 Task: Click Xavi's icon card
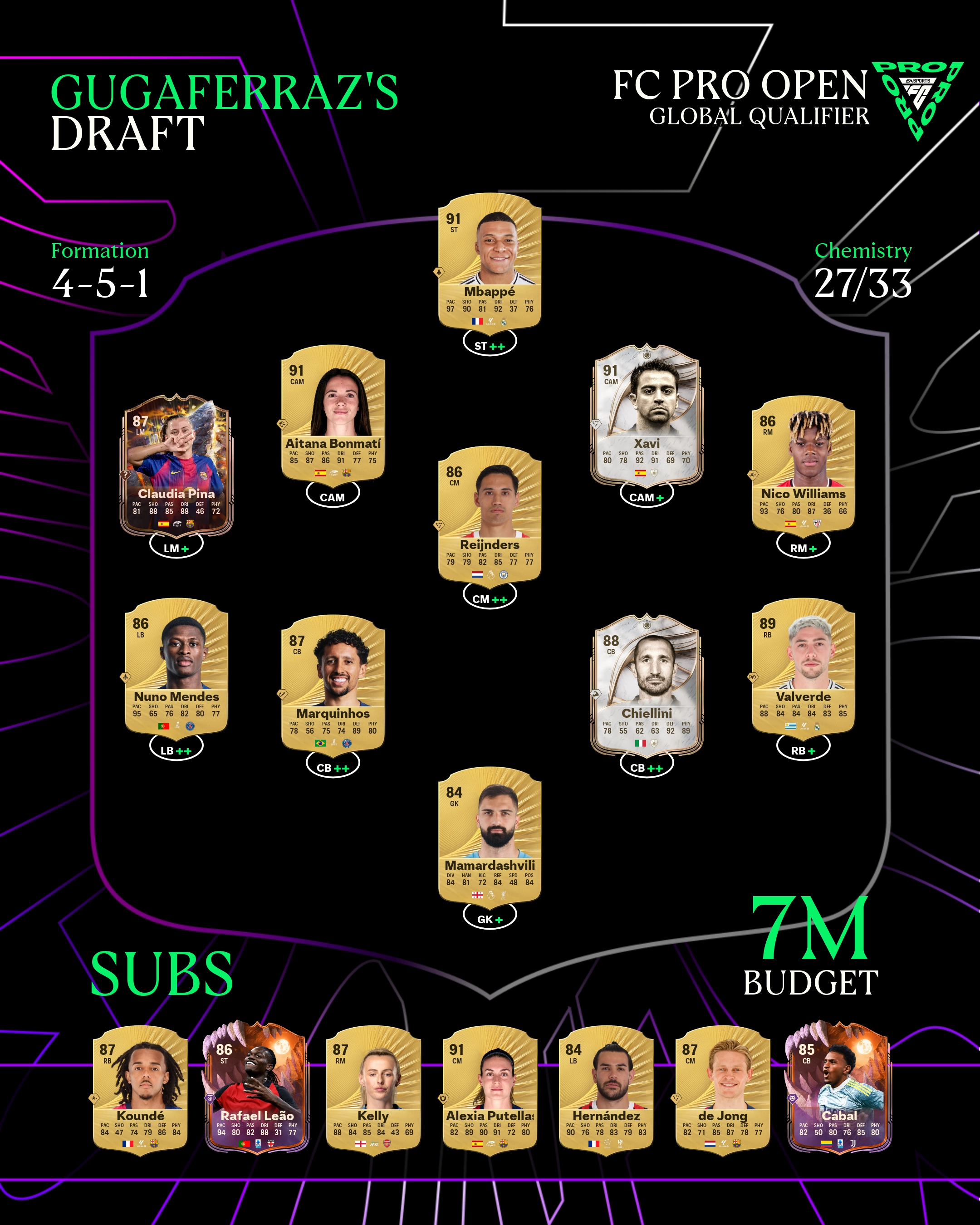click(x=647, y=413)
